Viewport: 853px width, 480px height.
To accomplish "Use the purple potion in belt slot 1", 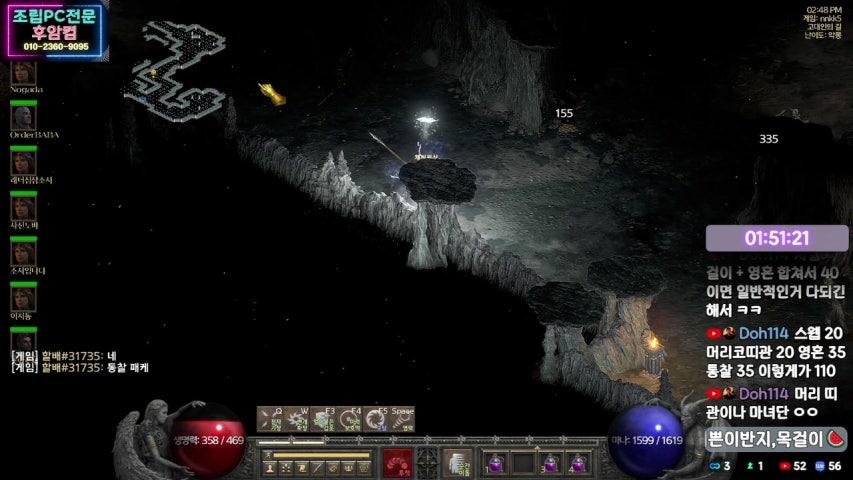I will tap(497, 463).
